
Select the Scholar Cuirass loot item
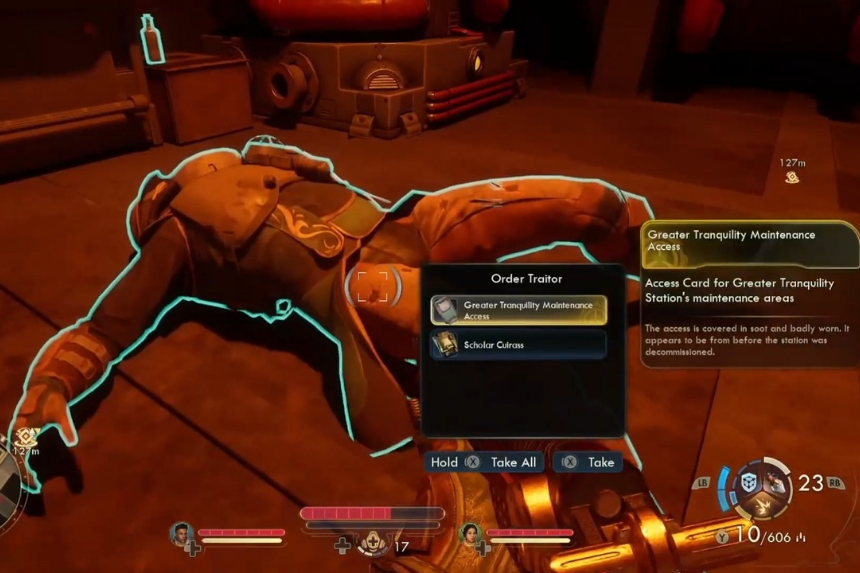(518, 345)
